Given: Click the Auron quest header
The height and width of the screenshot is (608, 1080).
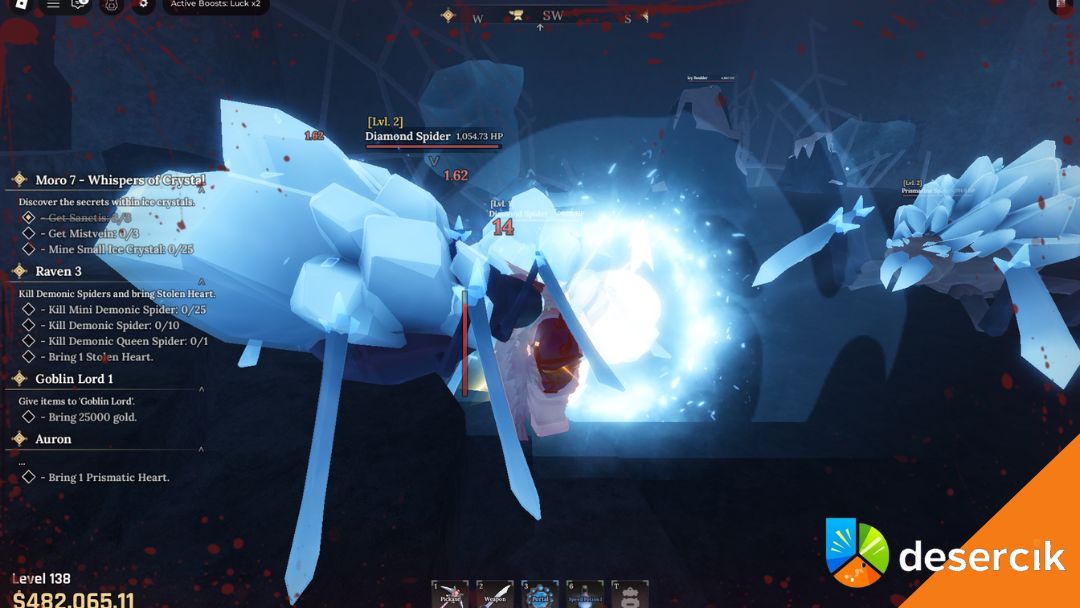Looking at the screenshot, I should (x=53, y=439).
